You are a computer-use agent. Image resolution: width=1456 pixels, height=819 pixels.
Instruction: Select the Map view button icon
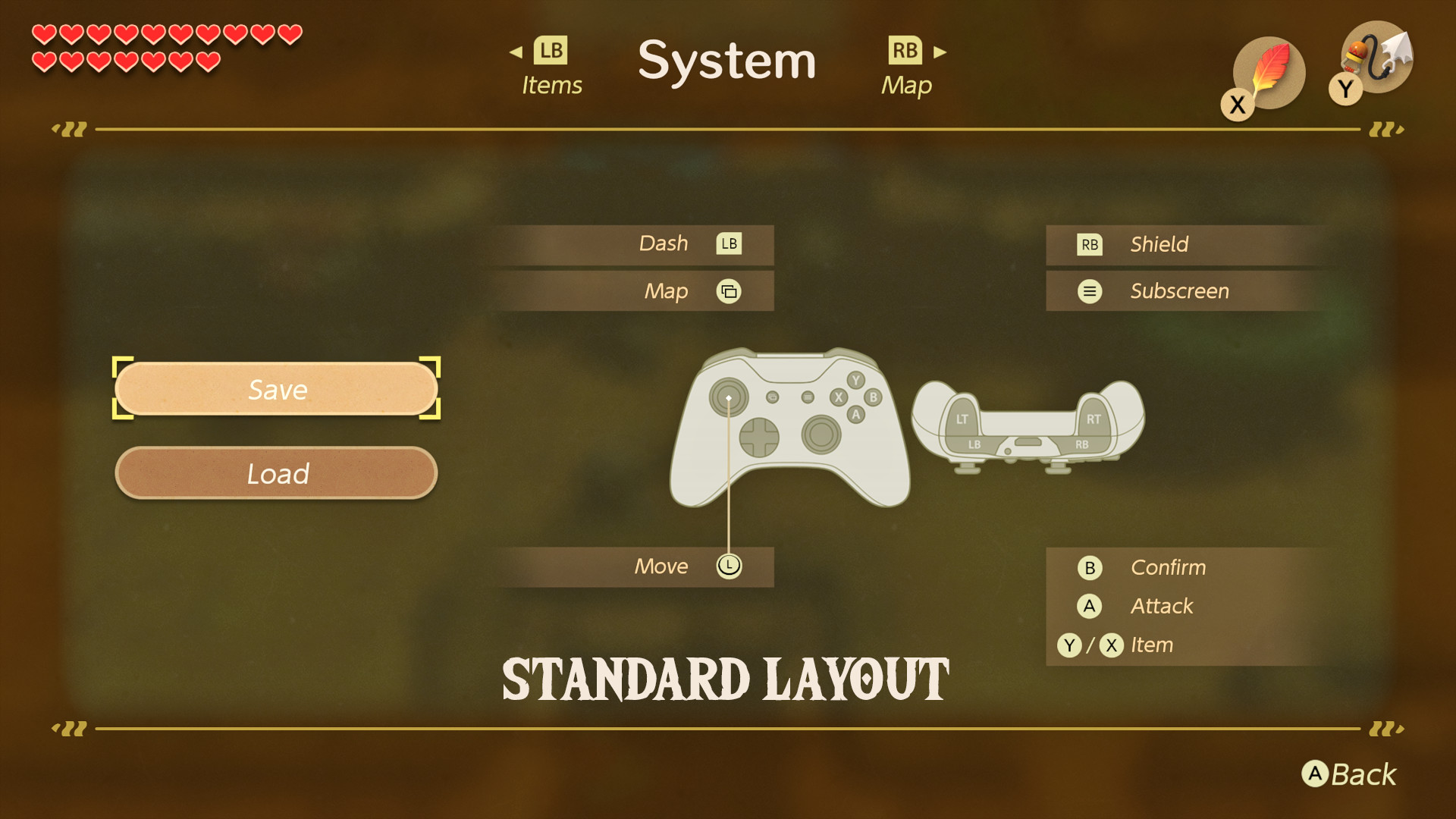coord(729,291)
